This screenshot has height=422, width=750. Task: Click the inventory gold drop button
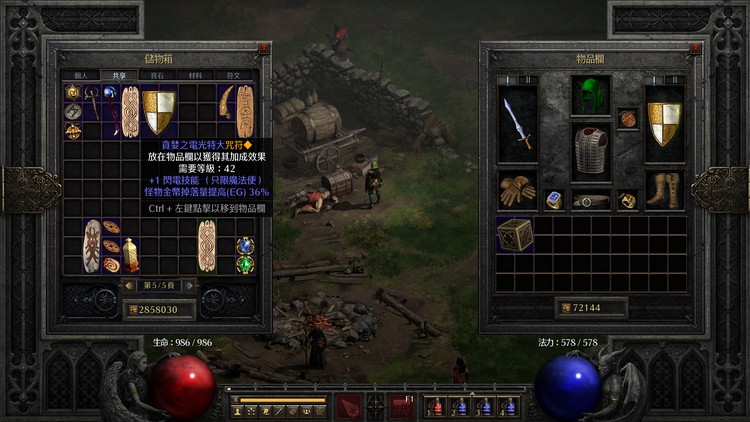tap(564, 308)
